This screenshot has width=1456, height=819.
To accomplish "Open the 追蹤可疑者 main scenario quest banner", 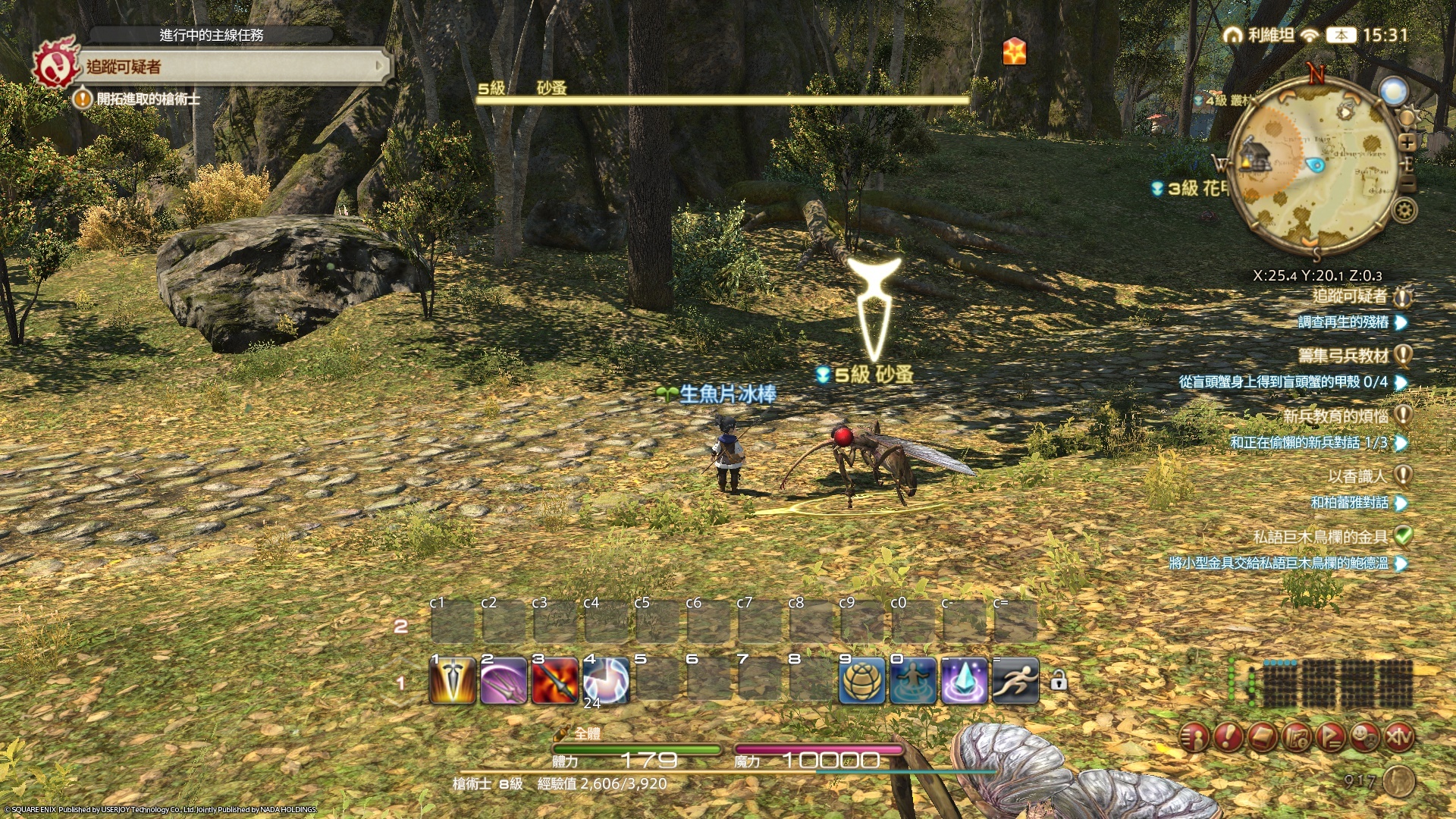I will (x=227, y=67).
